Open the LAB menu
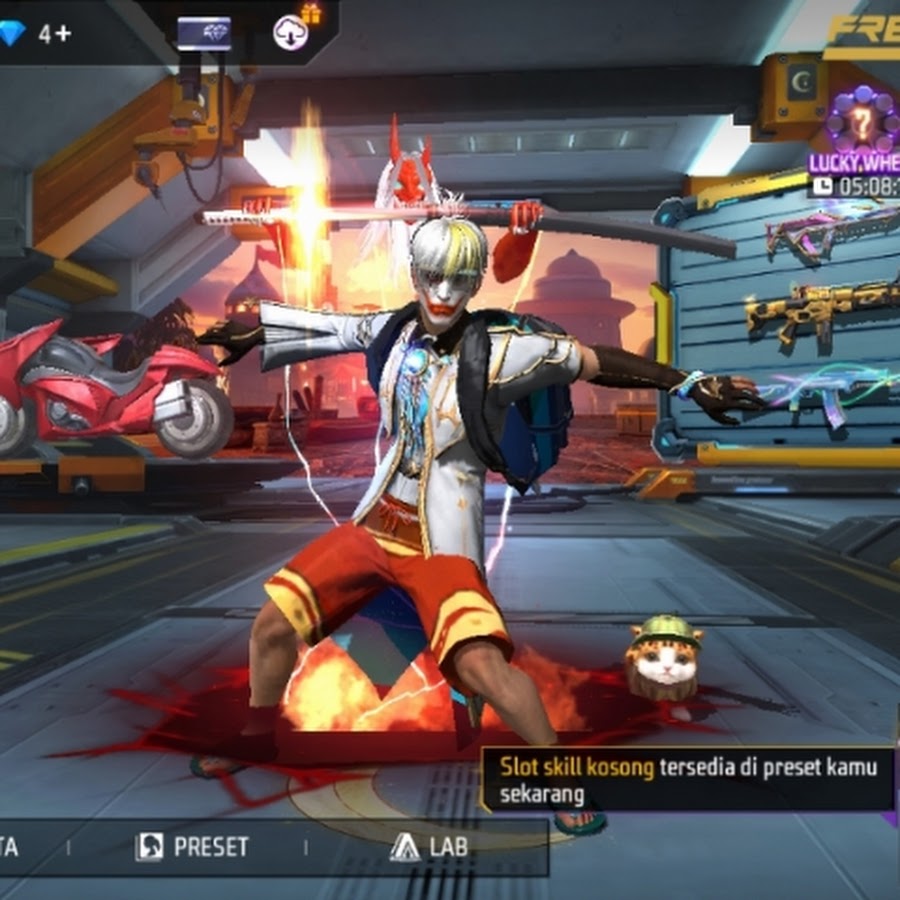900x900 pixels. point(430,847)
